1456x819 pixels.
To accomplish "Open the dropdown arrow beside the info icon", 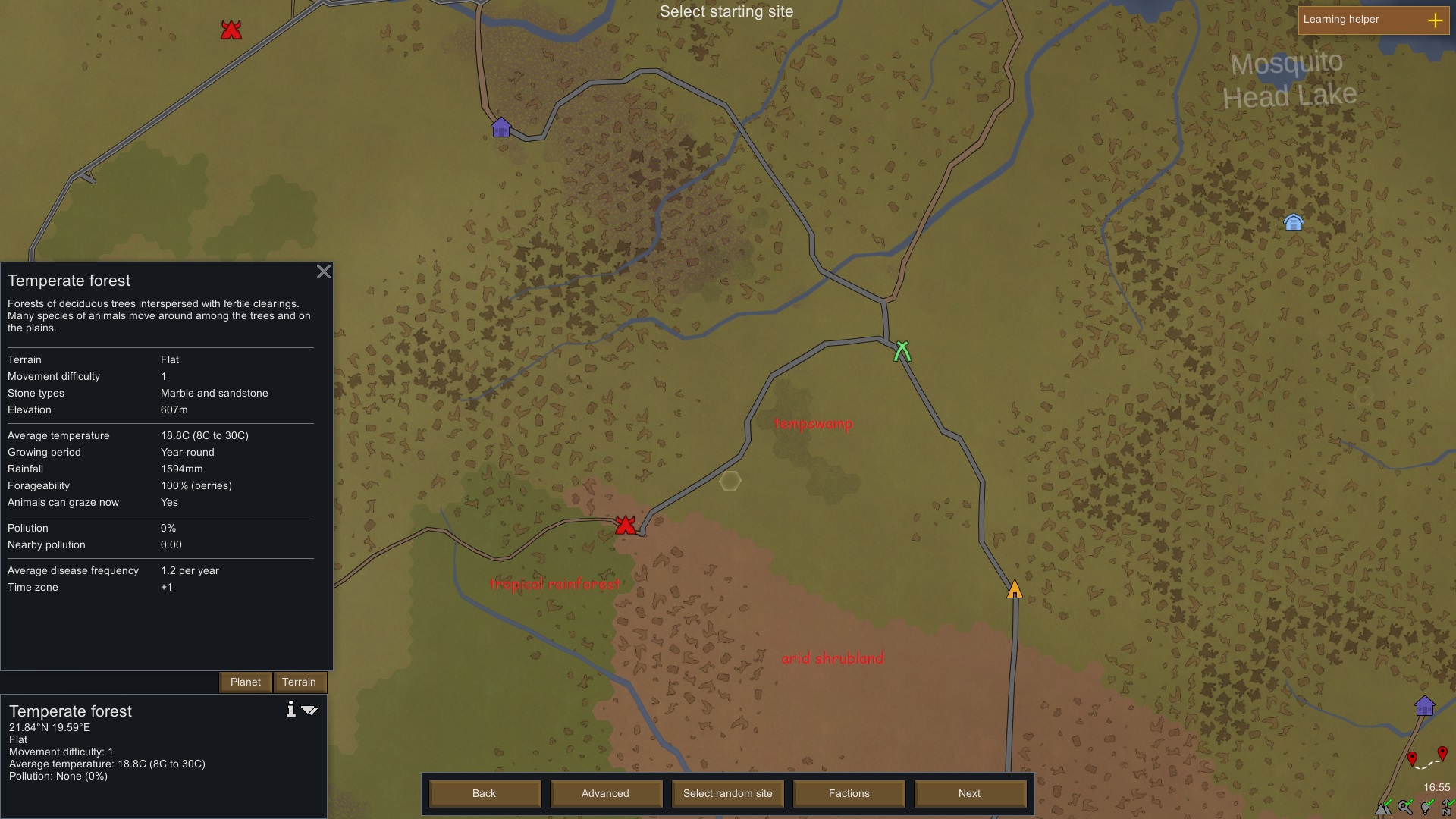I will (310, 711).
